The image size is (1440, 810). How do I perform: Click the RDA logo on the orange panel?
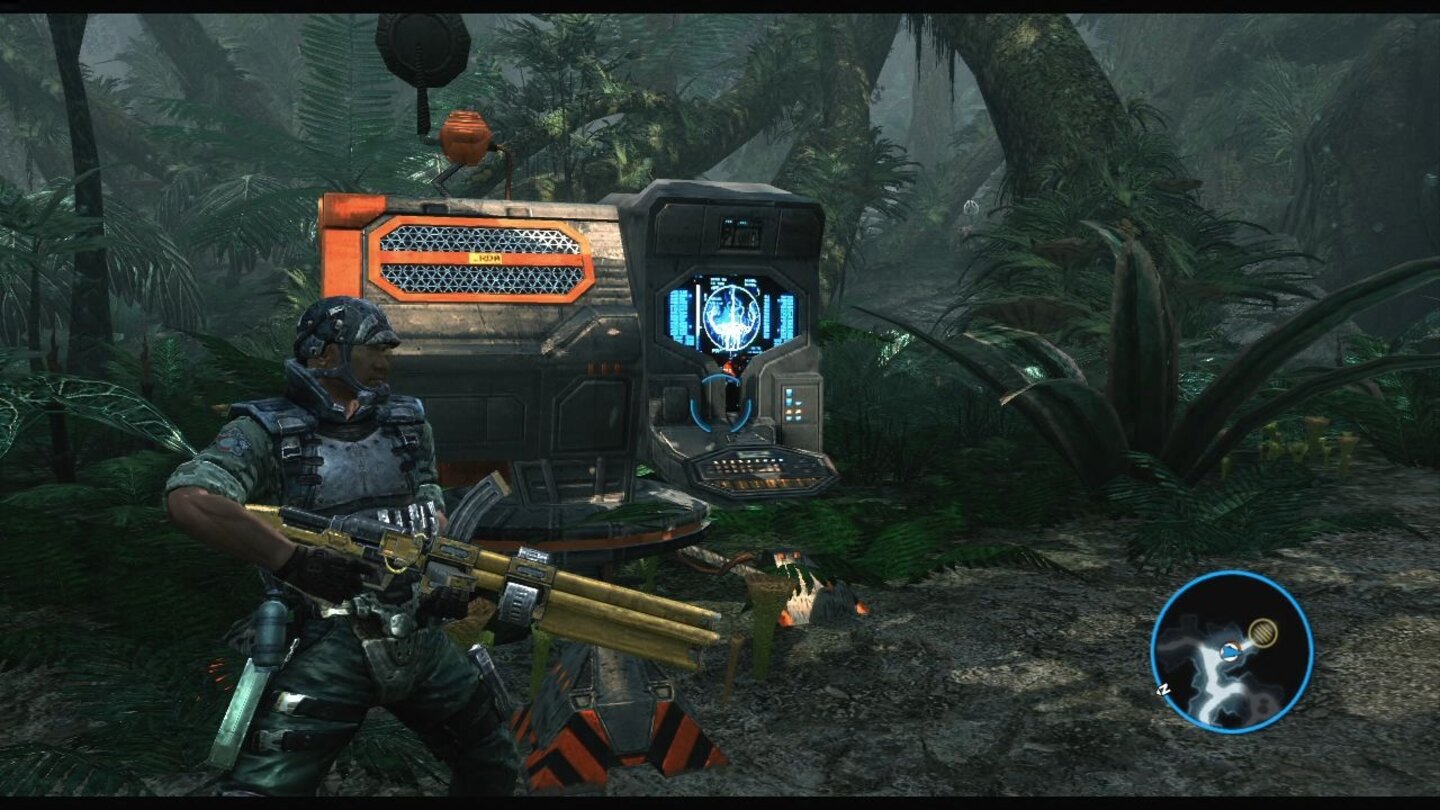[488, 257]
